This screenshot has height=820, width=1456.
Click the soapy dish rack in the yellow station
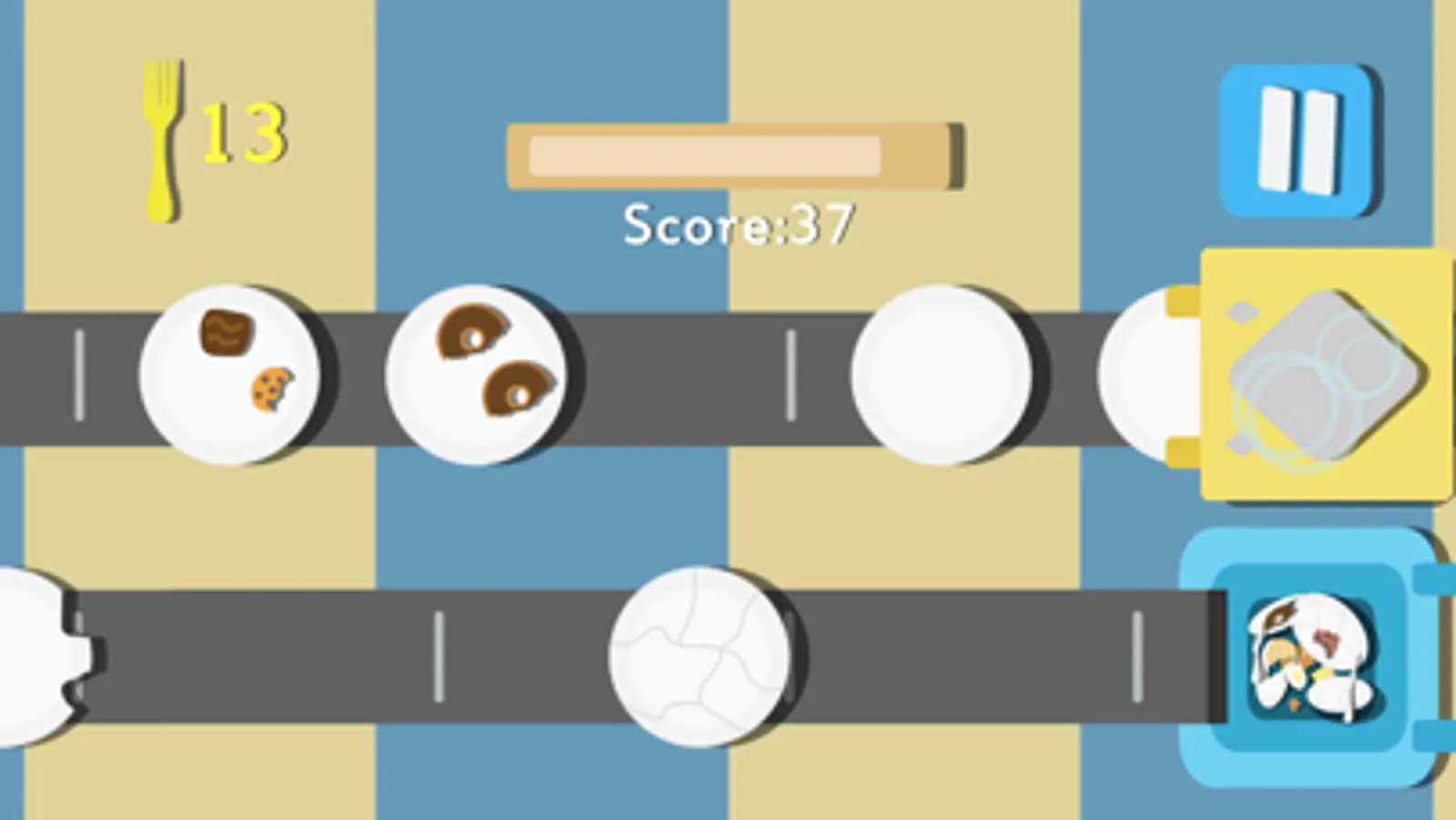click(x=1325, y=374)
